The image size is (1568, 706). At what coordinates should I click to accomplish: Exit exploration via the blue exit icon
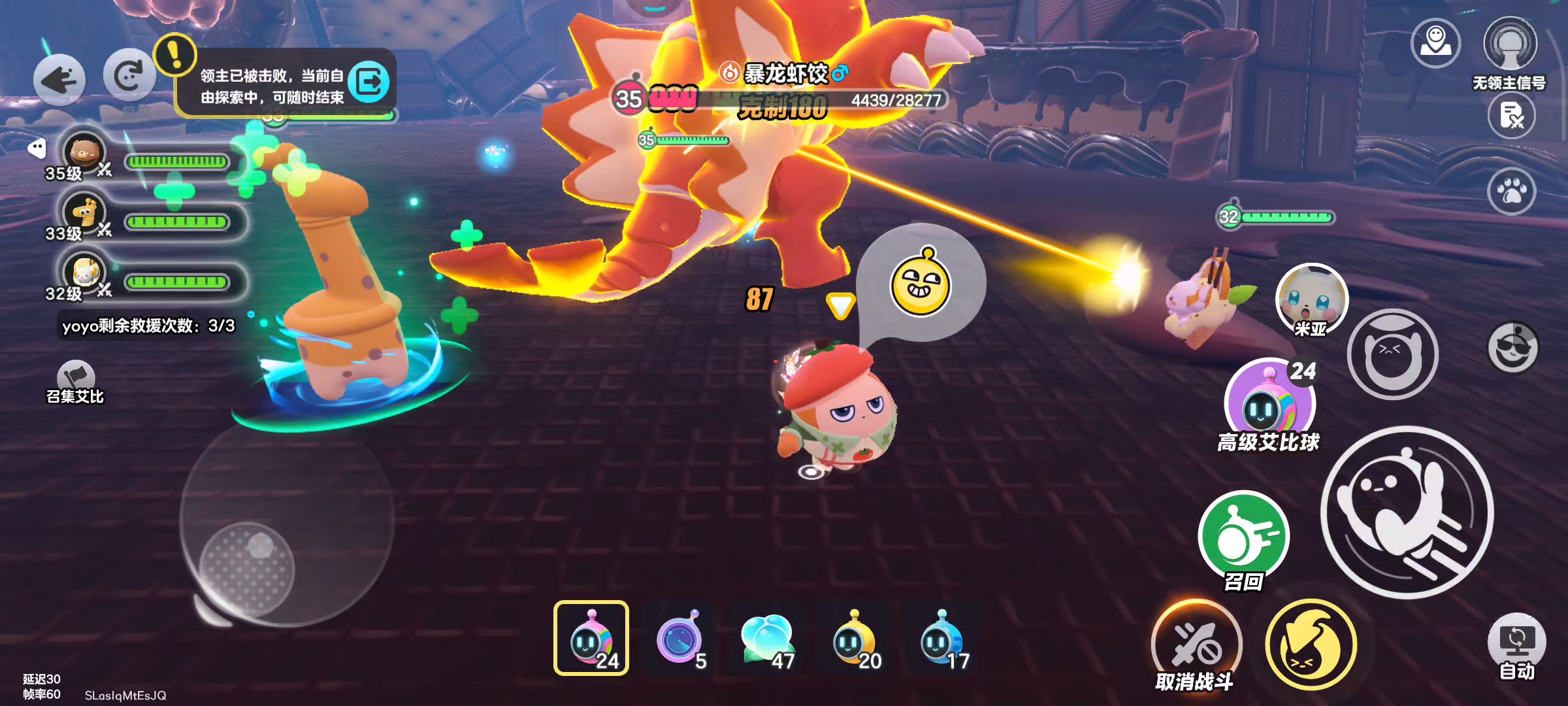pyautogui.click(x=369, y=82)
